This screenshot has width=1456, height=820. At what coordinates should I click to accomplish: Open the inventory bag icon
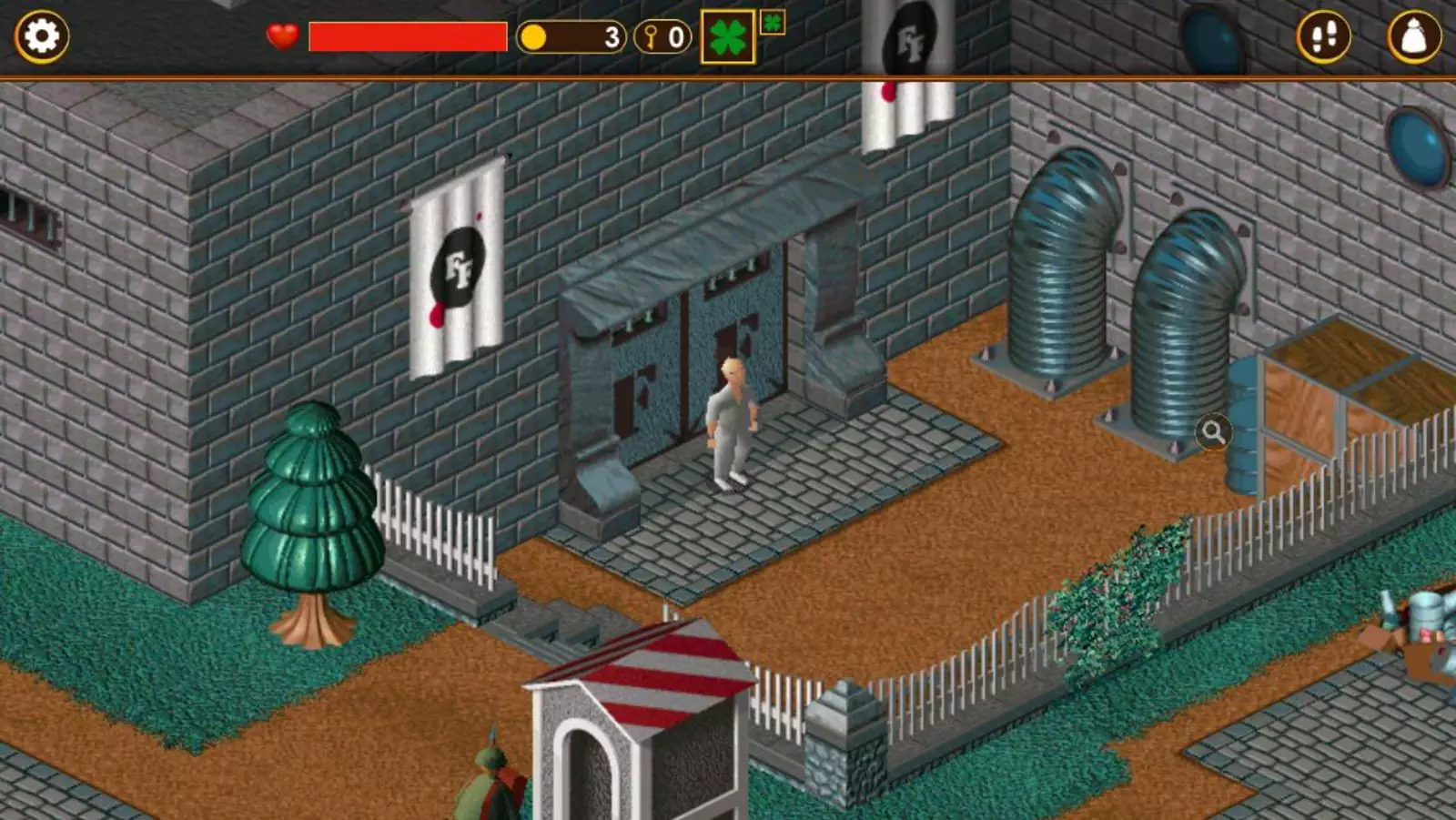tap(1412, 37)
